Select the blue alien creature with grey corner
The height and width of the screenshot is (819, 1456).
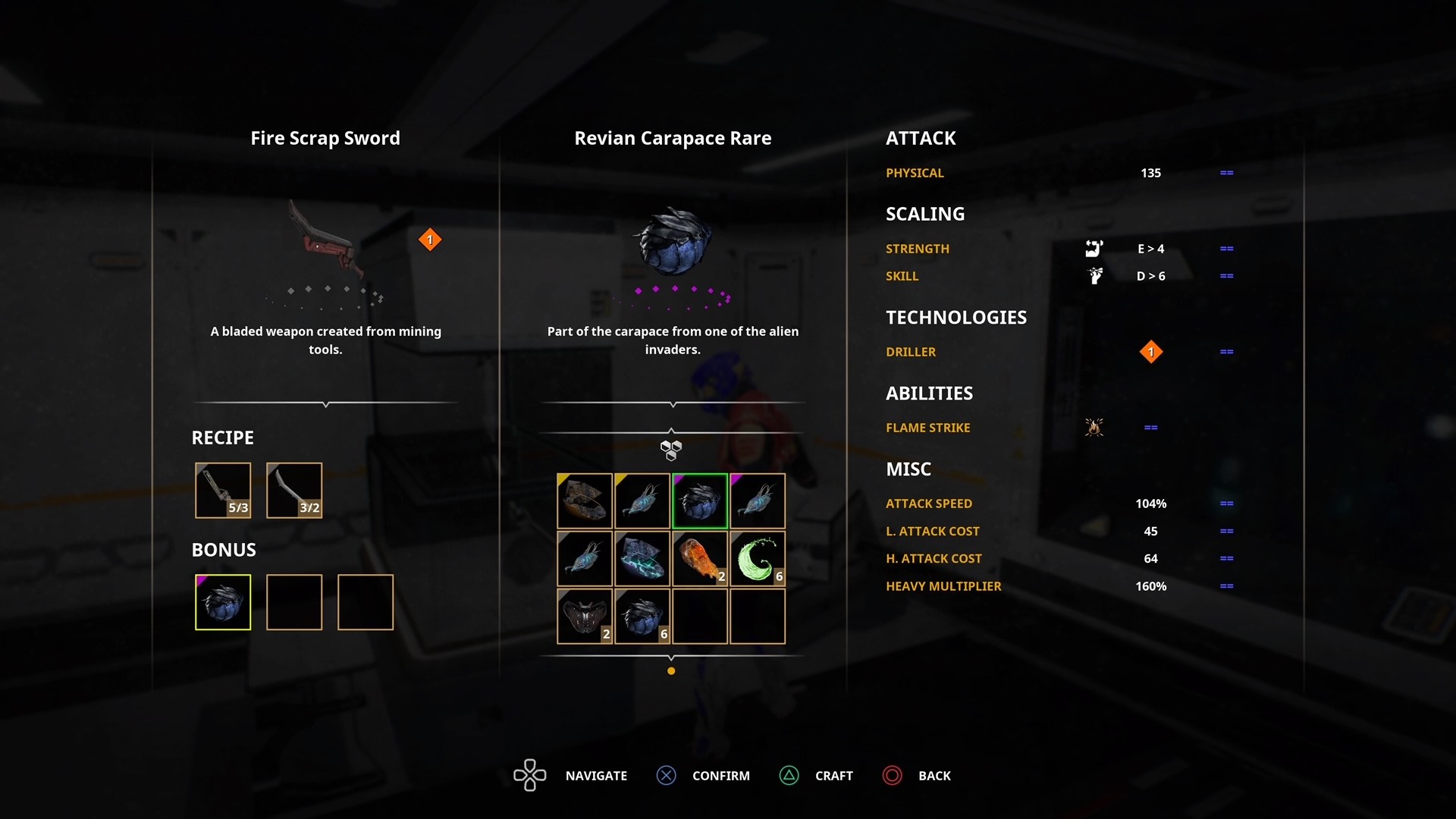tap(585, 559)
